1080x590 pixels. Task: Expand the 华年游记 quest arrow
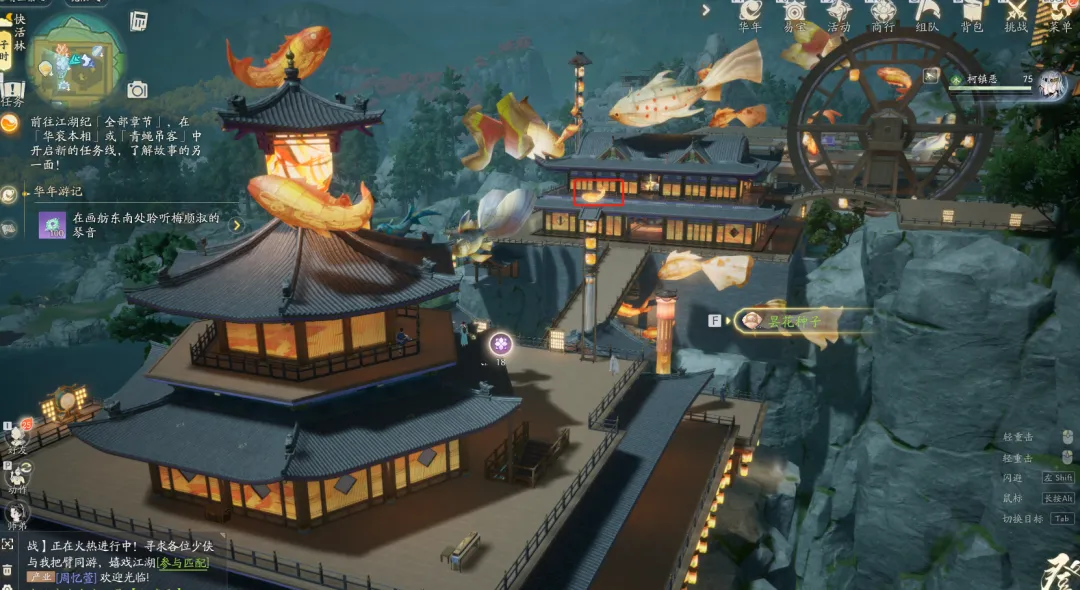[x=236, y=224]
